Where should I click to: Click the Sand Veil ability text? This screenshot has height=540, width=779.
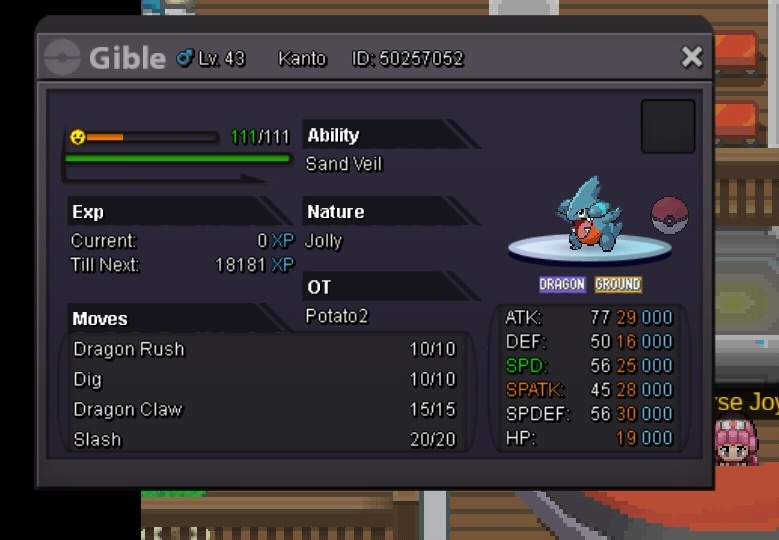344,164
